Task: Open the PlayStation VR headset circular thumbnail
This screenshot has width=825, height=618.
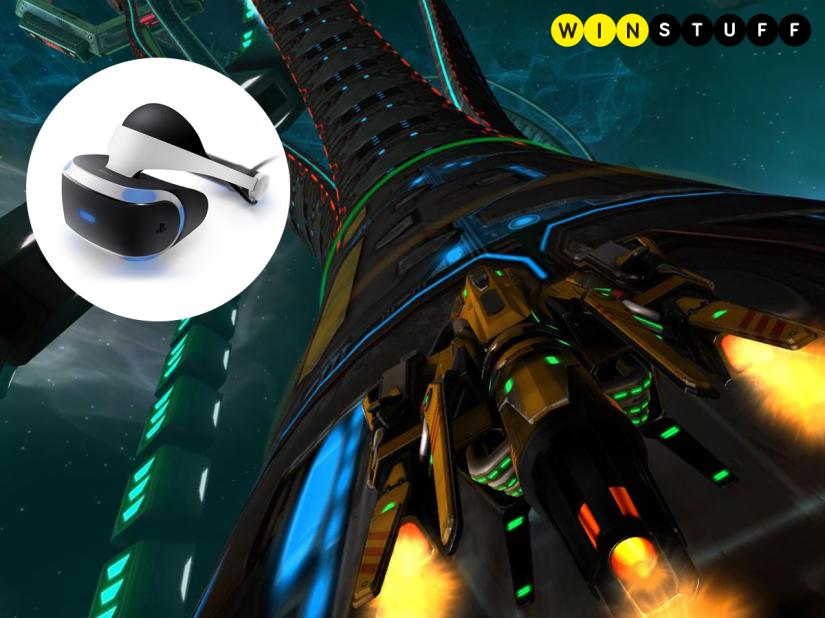Action: (160, 189)
